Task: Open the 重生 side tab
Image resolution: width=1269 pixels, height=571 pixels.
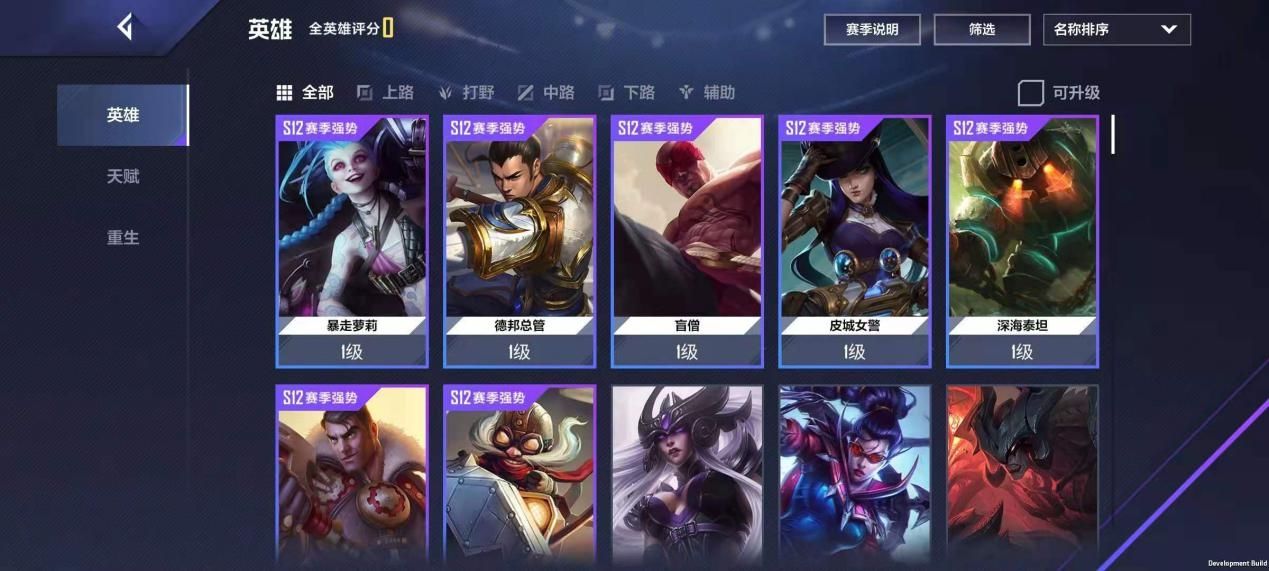Action: (x=123, y=238)
